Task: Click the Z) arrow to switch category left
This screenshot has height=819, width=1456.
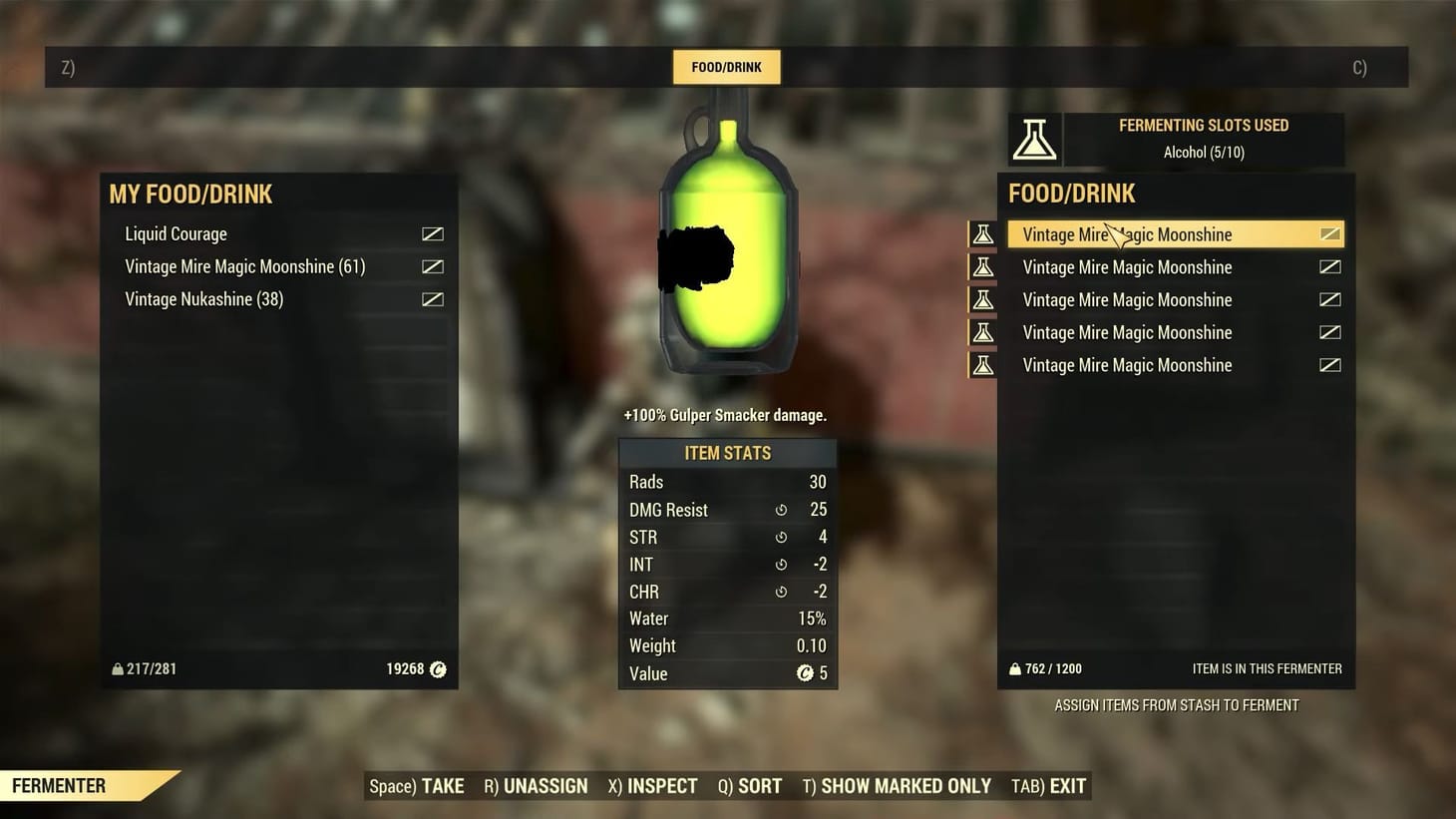Action: click(x=68, y=67)
